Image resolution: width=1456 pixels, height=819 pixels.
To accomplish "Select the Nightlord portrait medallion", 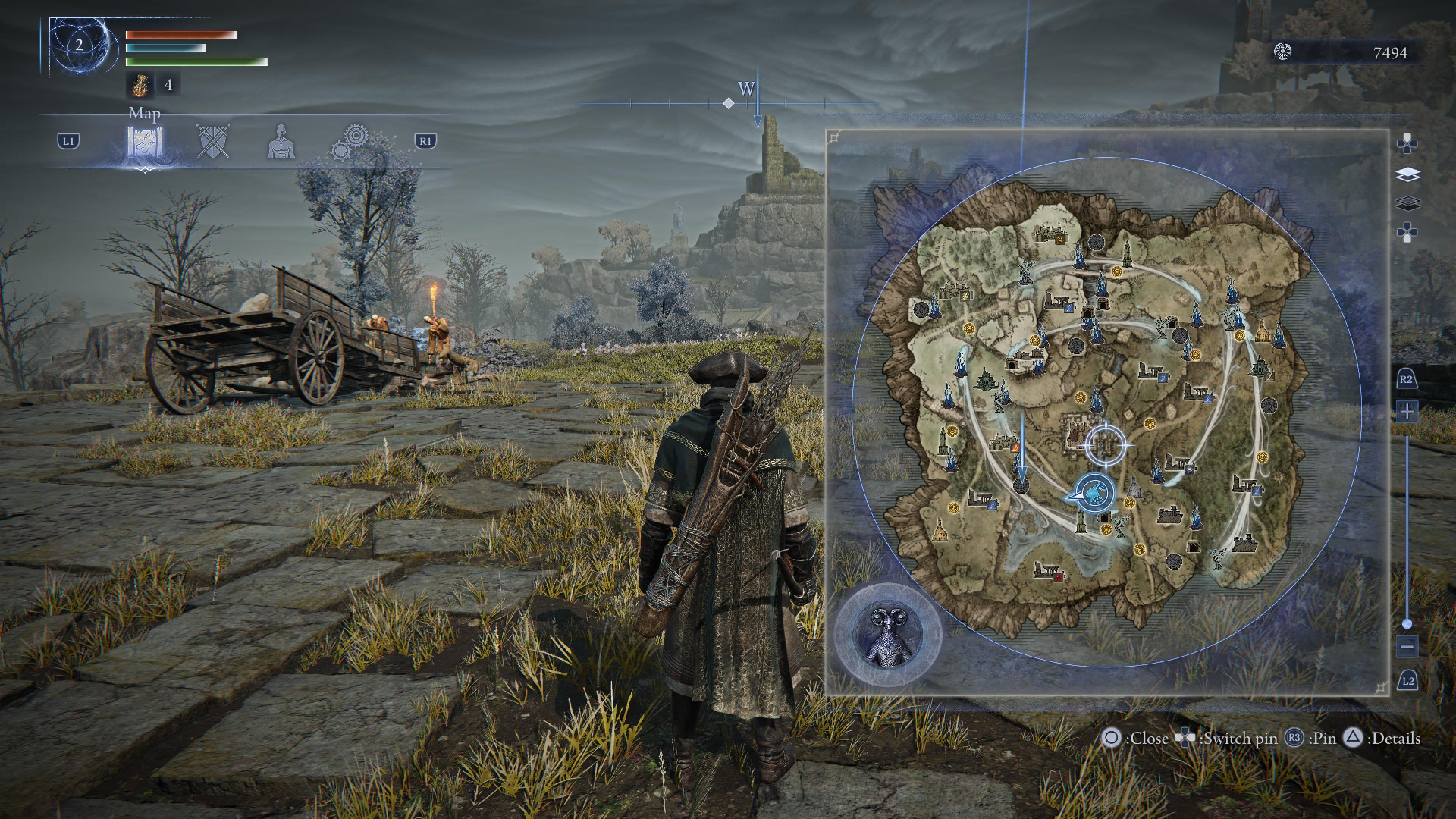I will pyautogui.click(x=887, y=634).
